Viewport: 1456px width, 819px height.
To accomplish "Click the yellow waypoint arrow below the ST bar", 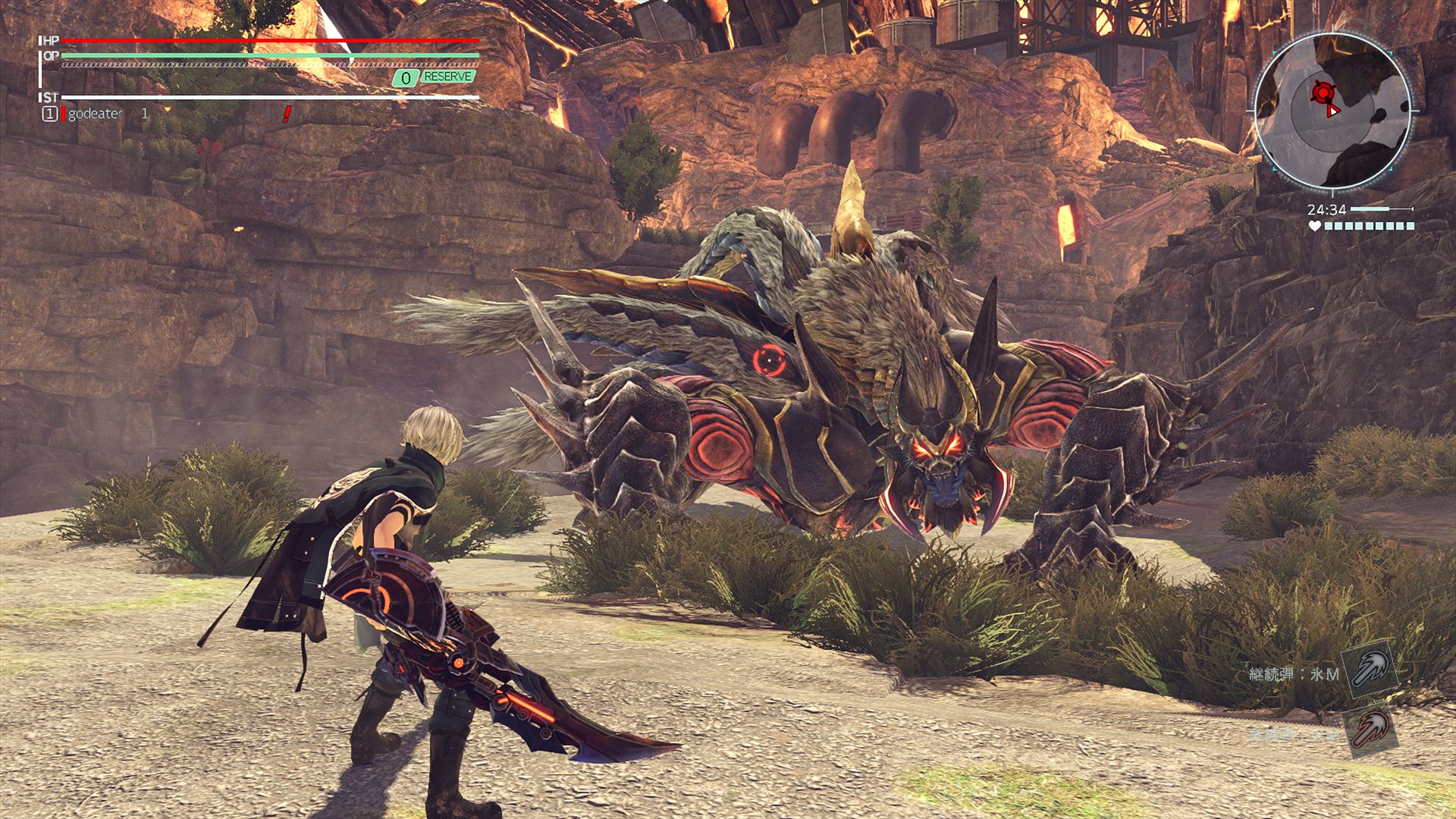I will [x=168, y=110].
